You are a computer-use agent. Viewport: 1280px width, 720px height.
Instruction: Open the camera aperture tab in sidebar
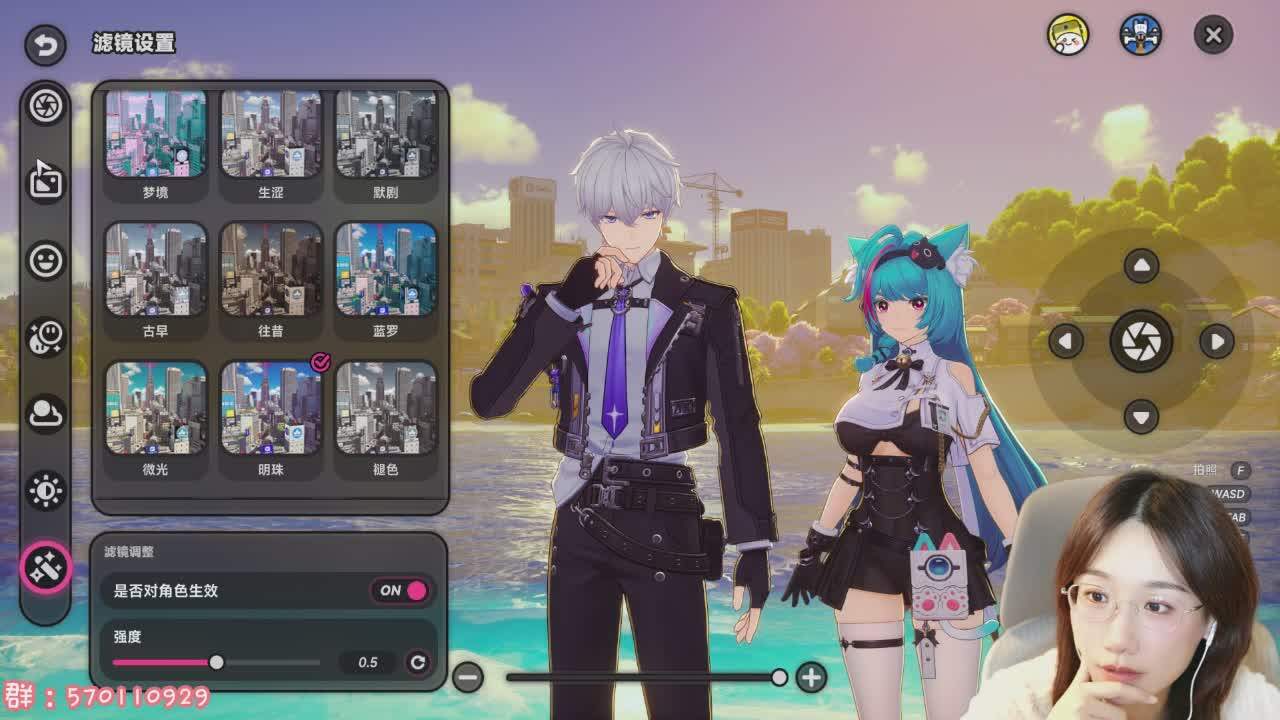[x=46, y=106]
